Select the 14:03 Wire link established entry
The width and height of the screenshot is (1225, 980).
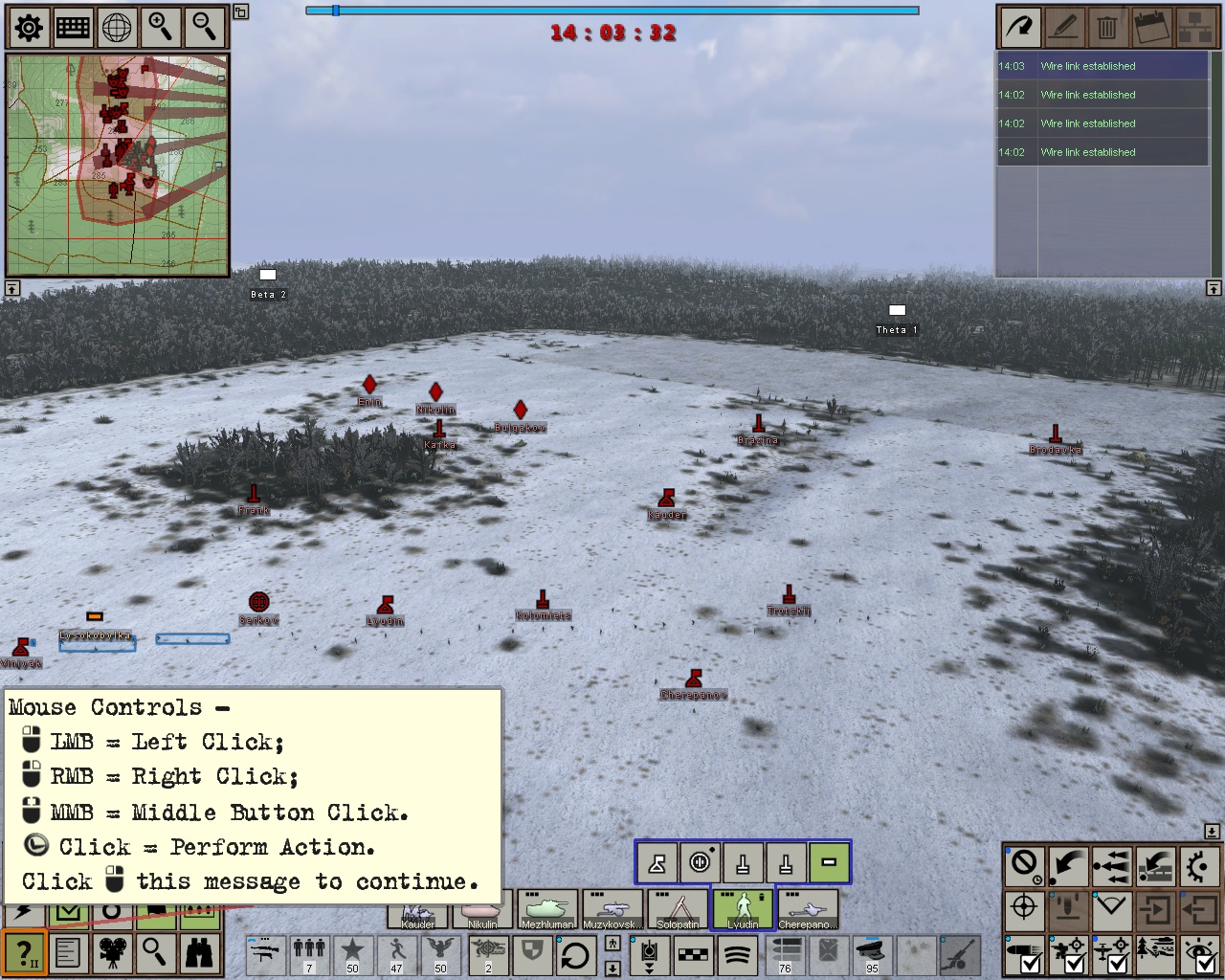1101,66
